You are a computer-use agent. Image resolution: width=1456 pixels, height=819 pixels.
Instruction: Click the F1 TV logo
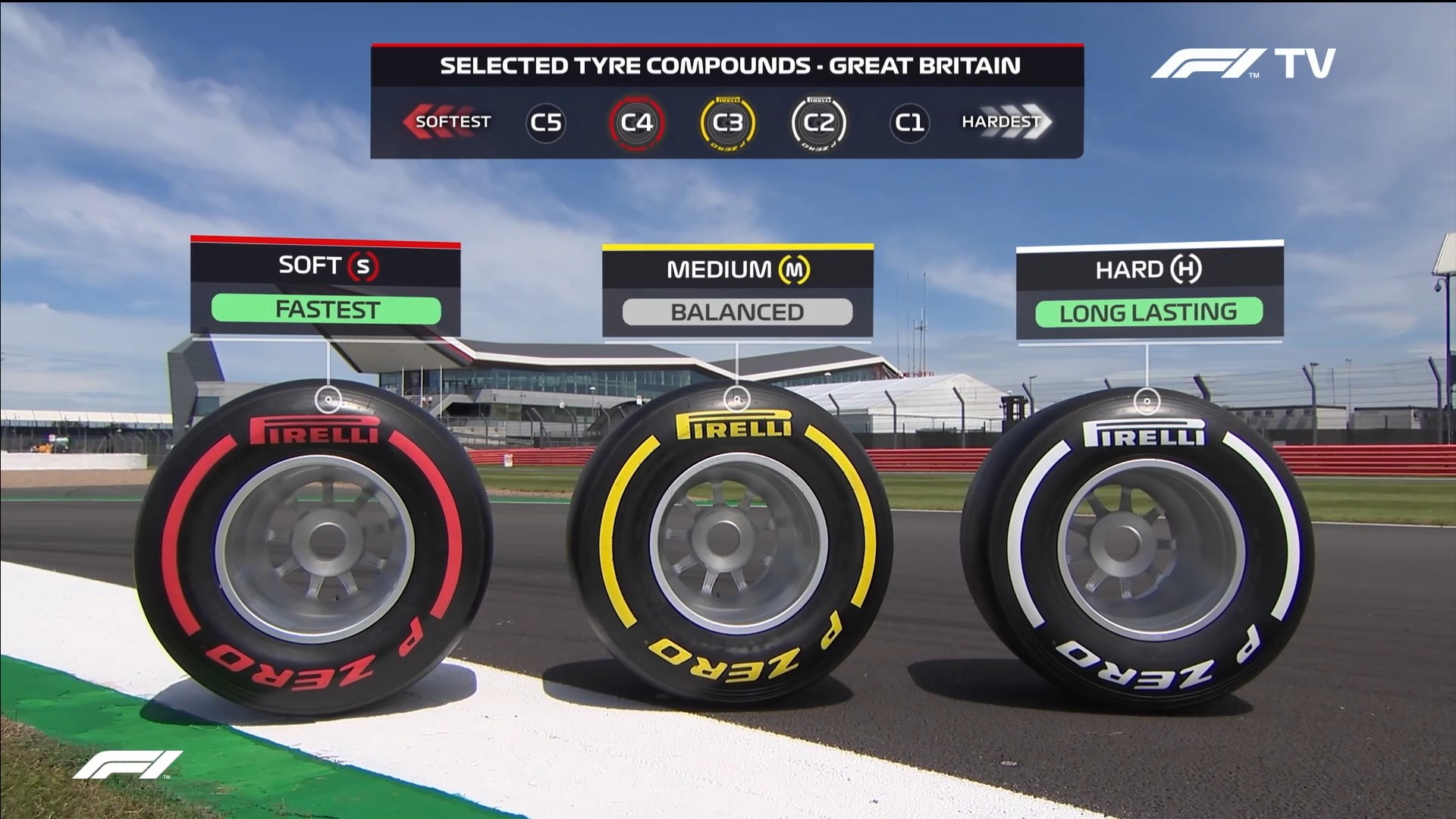click(1243, 64)
